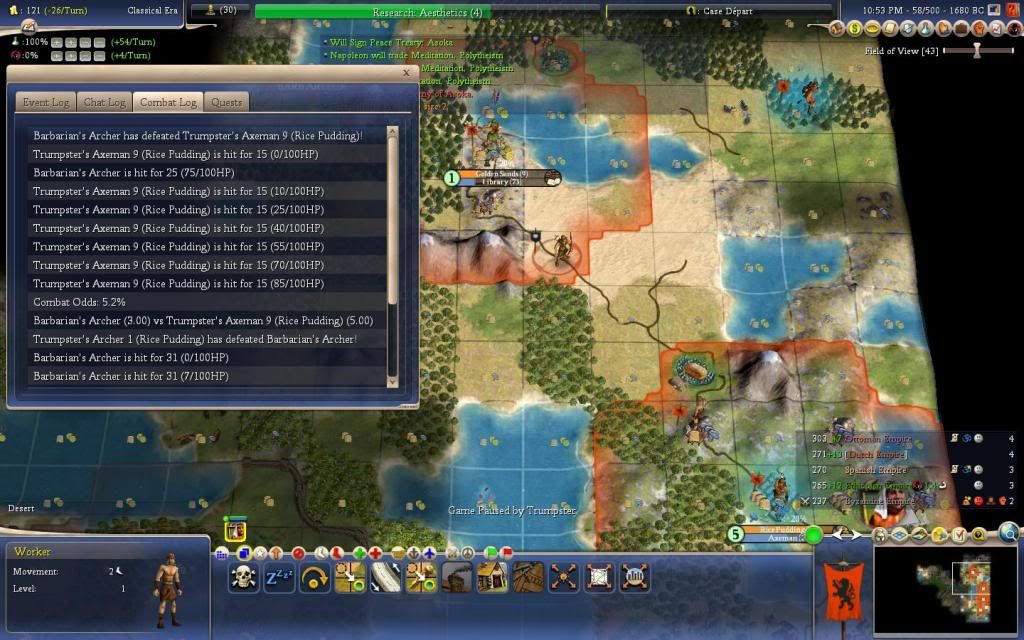This screenshot has width=1024, height=640.
Task: Show the Quests tab
Action: tap(227, 102)
